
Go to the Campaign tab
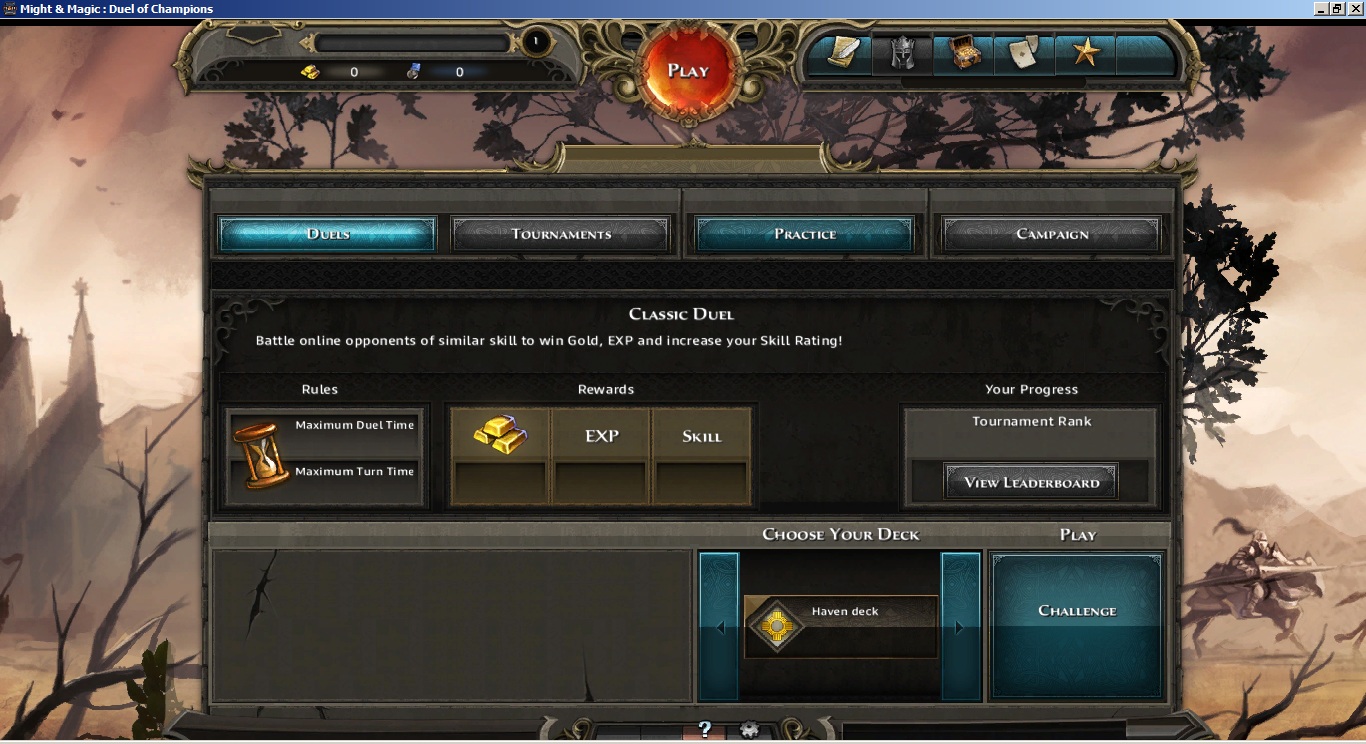point(1052,234)
